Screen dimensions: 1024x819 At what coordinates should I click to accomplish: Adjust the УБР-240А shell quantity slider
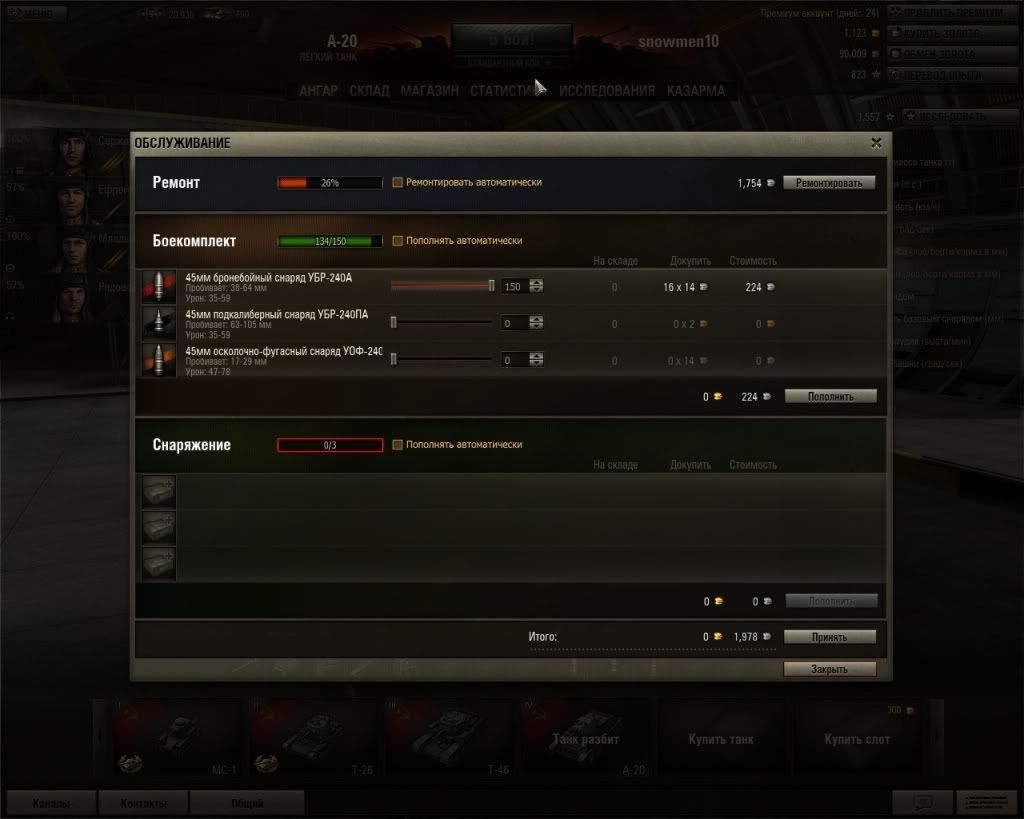click(x=491, y=286)
